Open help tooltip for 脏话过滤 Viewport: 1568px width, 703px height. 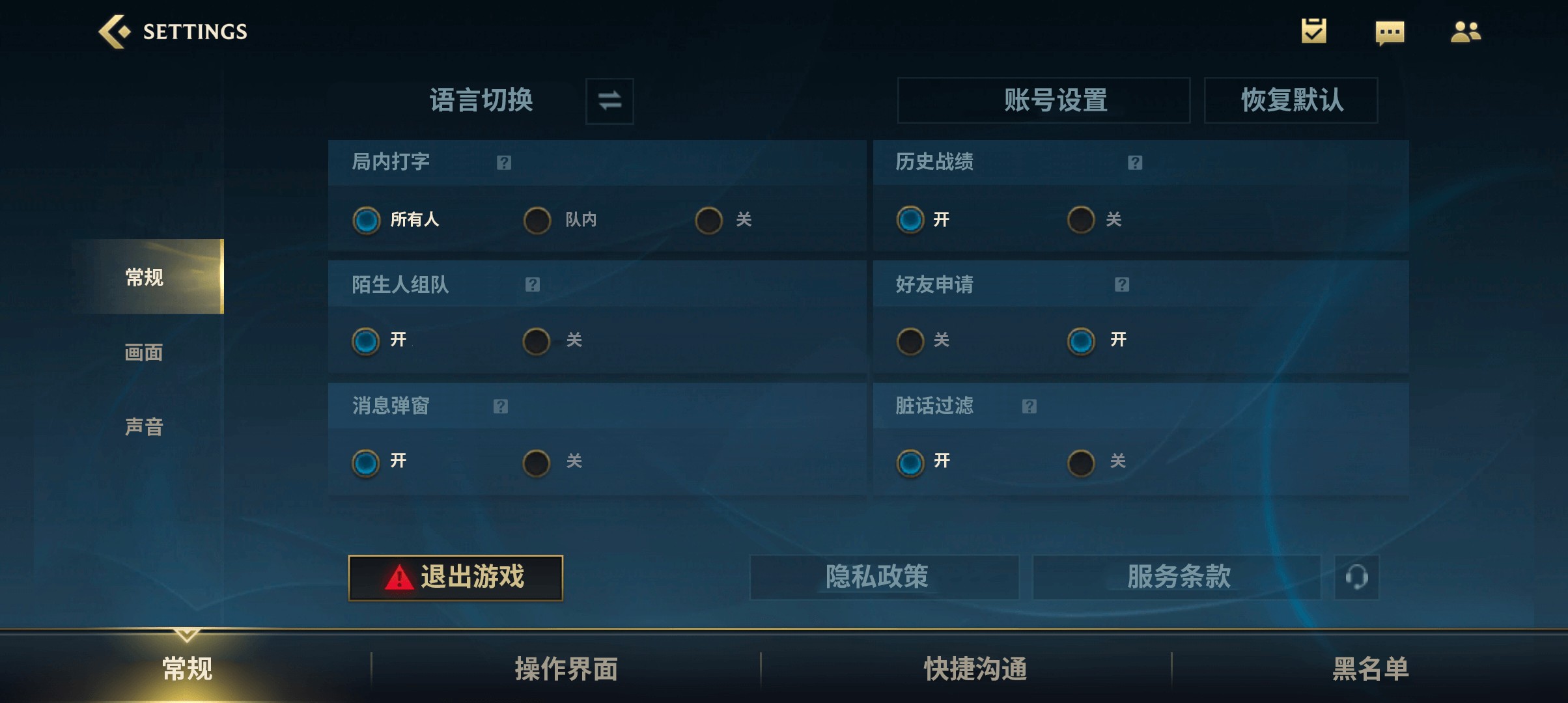[1030, 406]
